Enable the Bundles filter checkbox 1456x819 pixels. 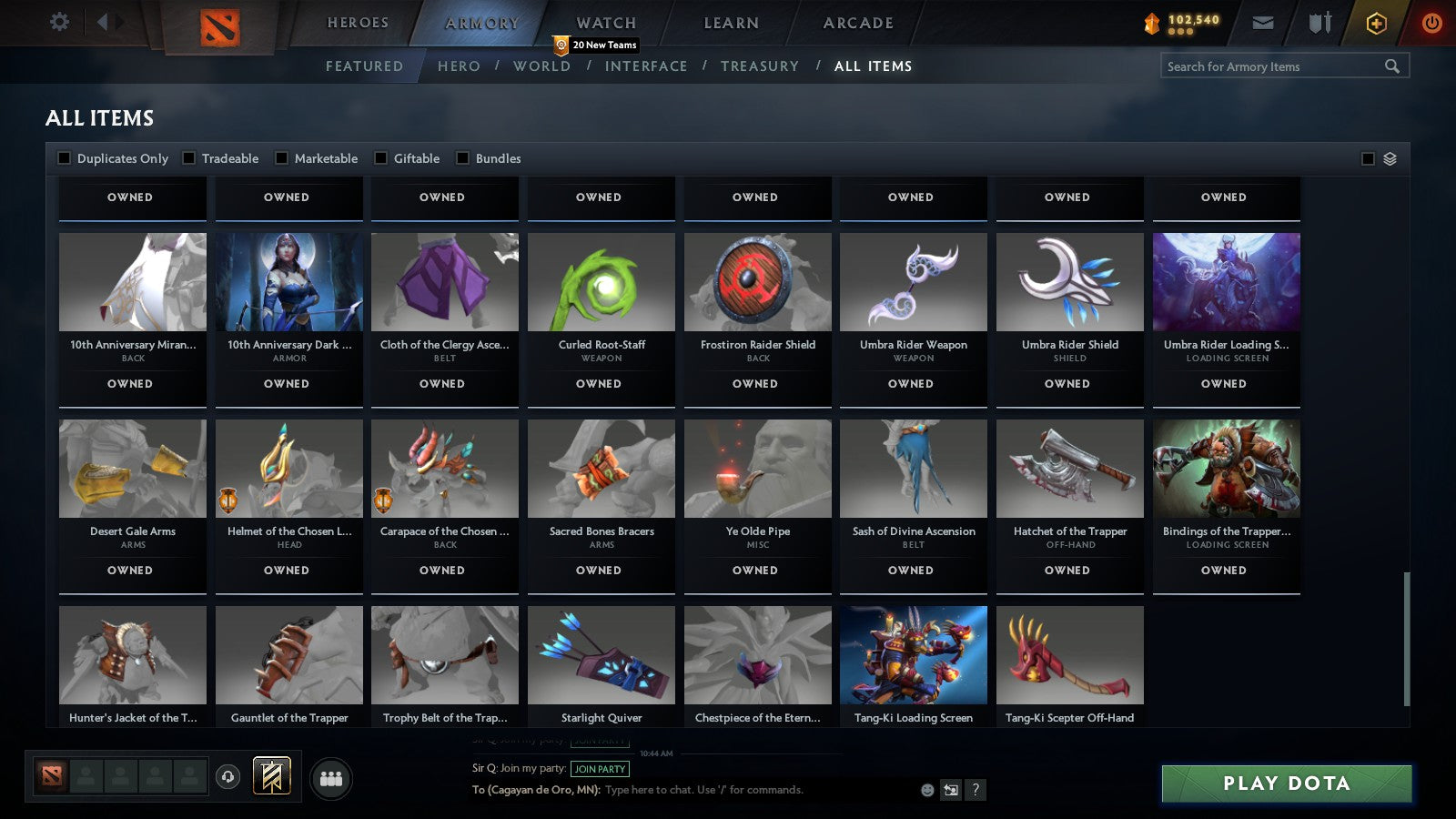[x=463, y=157]
